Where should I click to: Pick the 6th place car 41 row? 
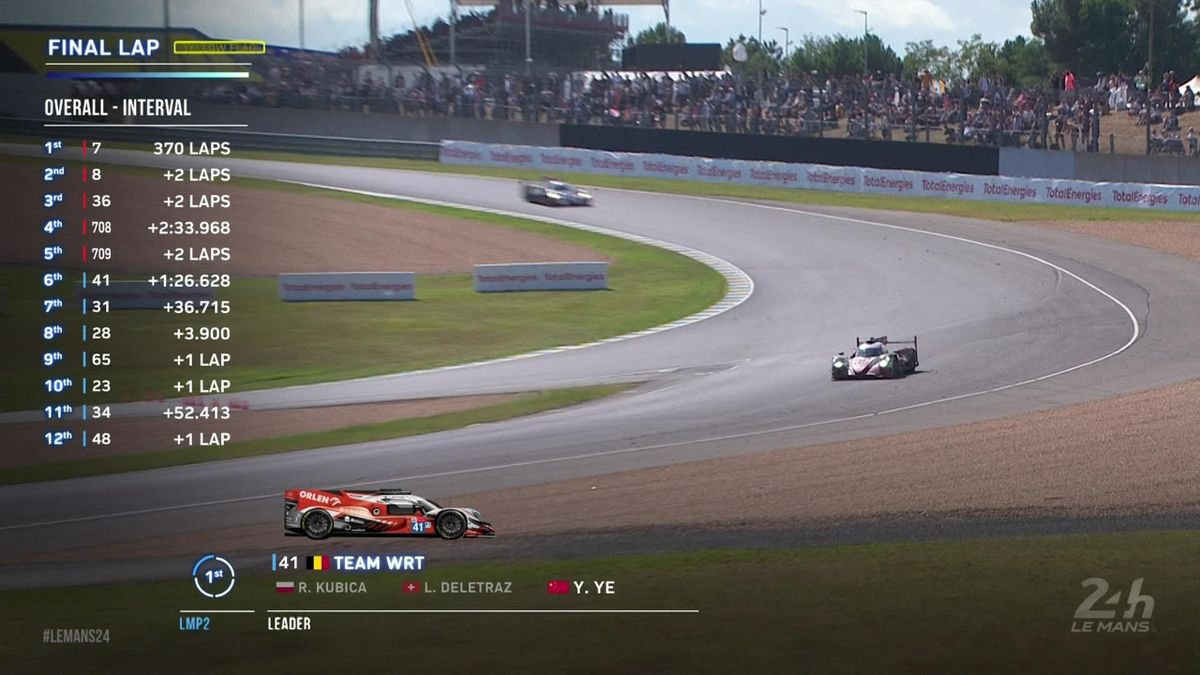137,280
